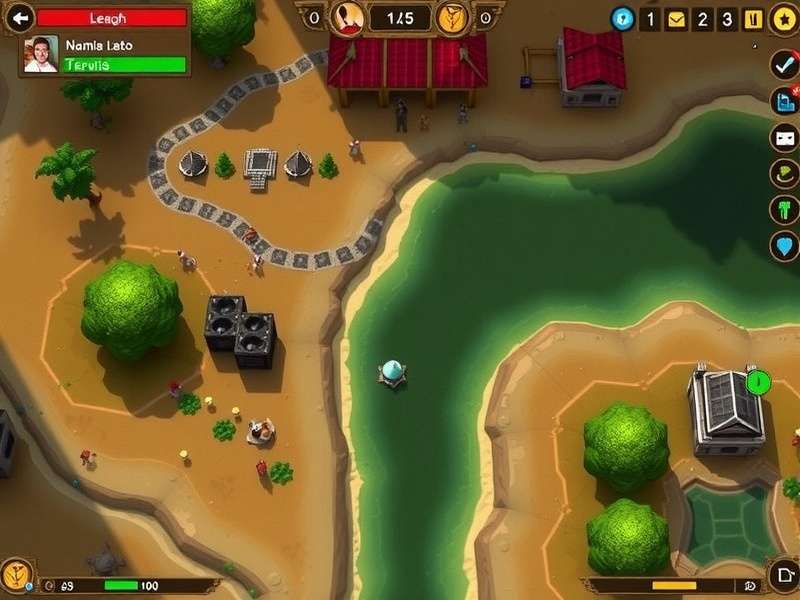Click the blue heart icon button
The image size is (800, 600).
point(784,246)
